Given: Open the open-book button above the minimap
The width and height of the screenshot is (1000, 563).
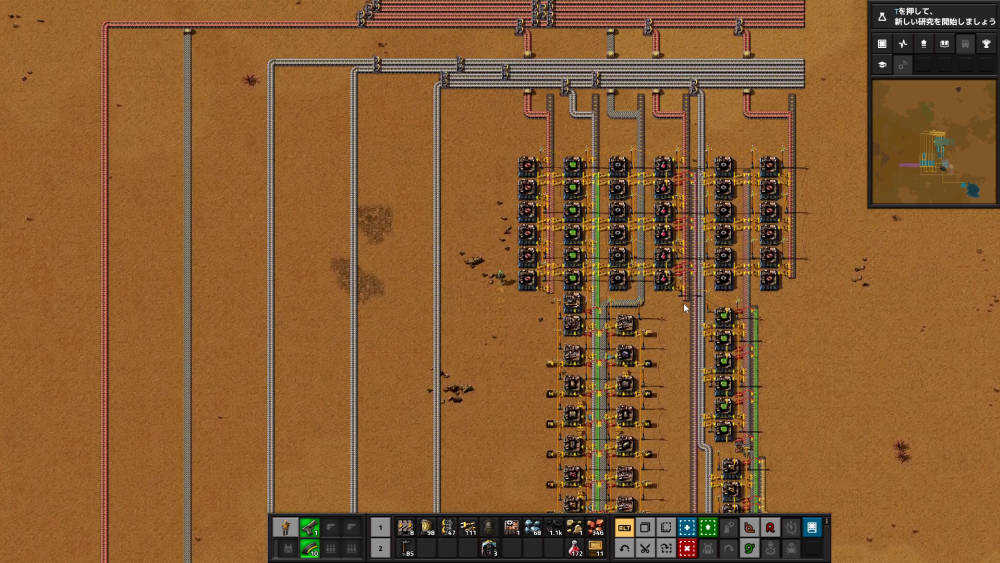Looking at the screenshot, I should [944, 44].
